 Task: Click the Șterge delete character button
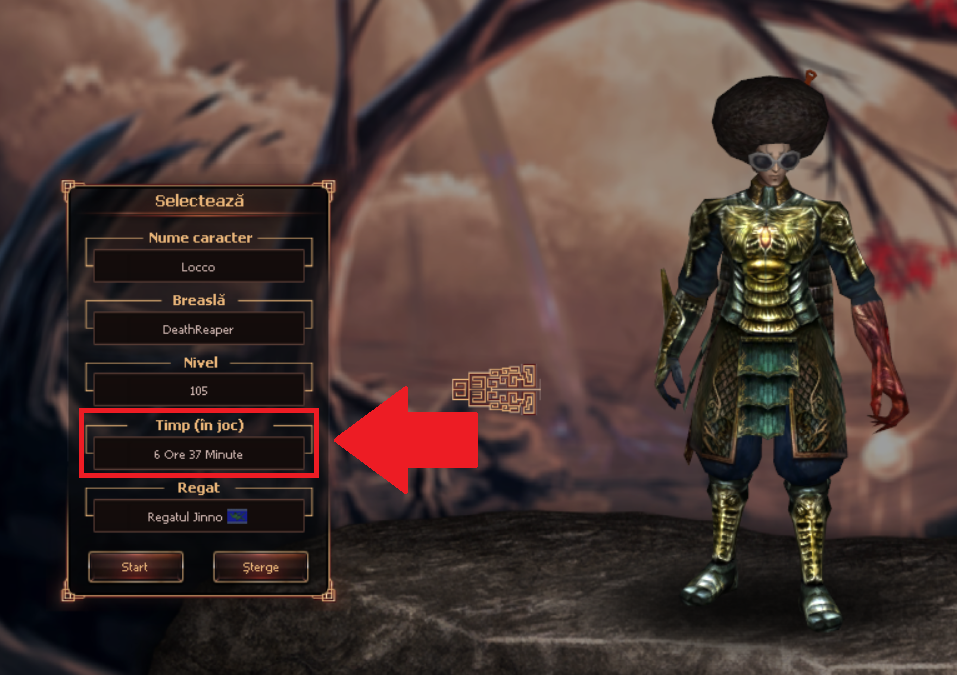[260, 567]
